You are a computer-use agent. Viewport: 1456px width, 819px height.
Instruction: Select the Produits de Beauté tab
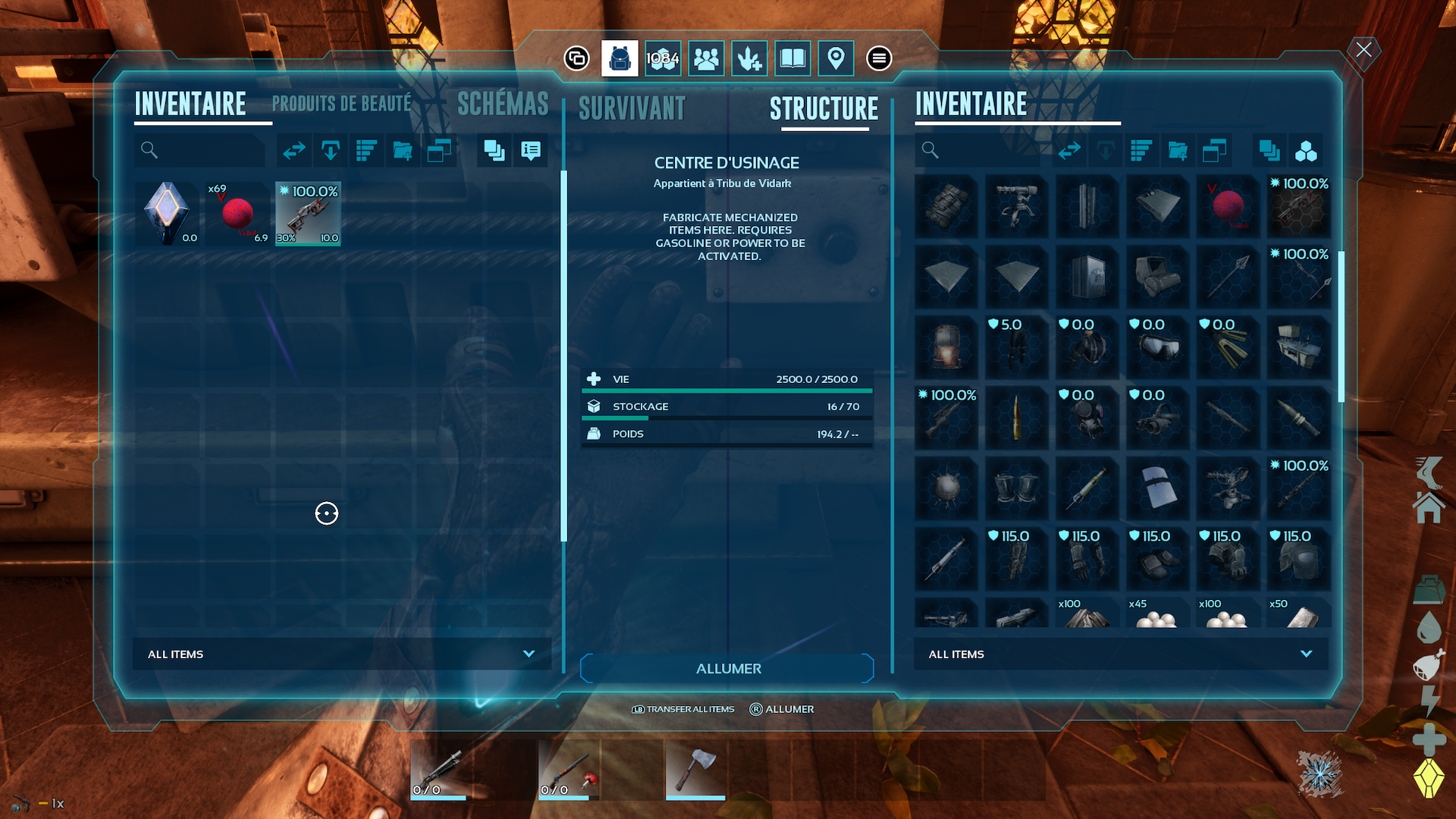click(x=341, y=105)
